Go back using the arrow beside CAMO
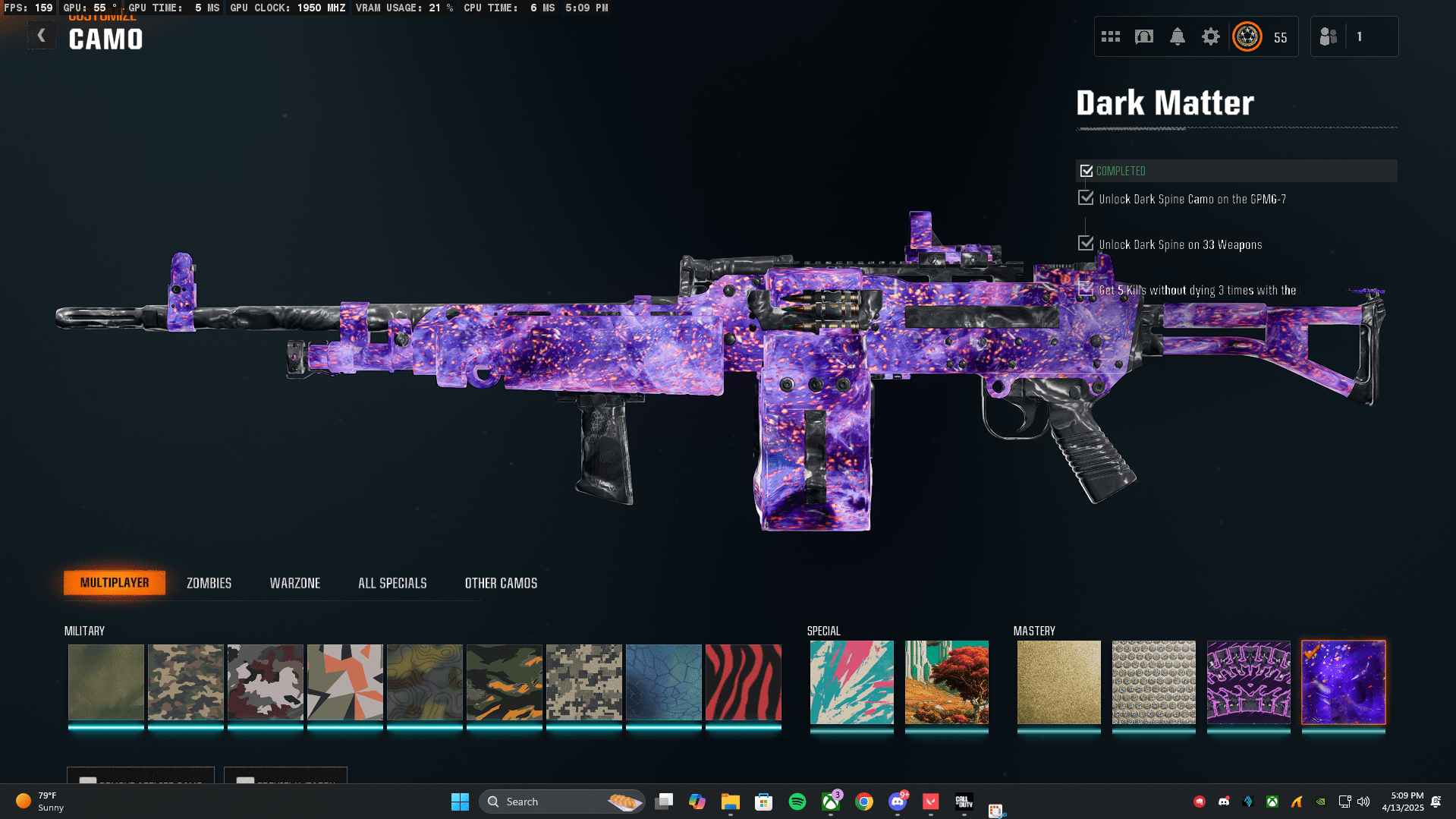 point(42,36)
